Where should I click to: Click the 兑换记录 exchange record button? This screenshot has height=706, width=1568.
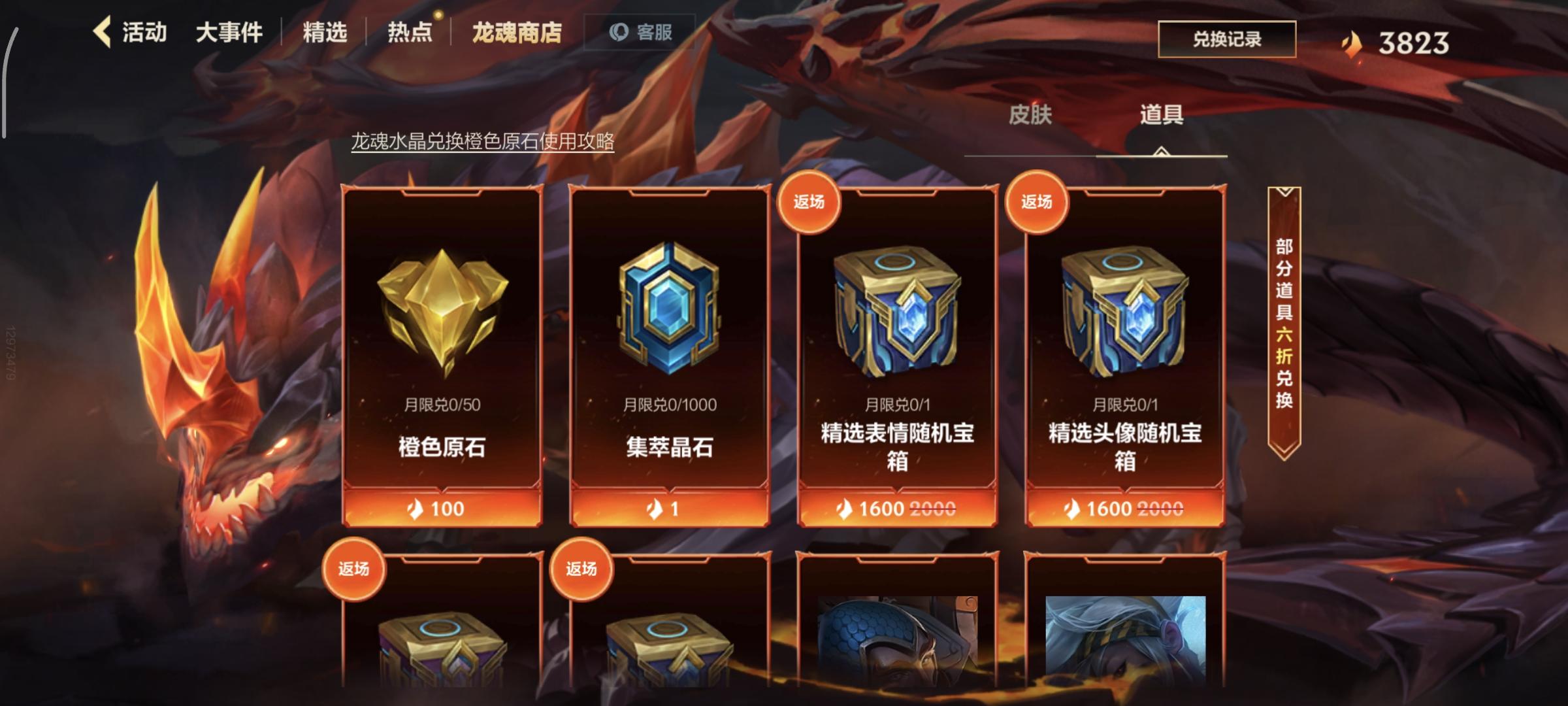point(1227,38)
